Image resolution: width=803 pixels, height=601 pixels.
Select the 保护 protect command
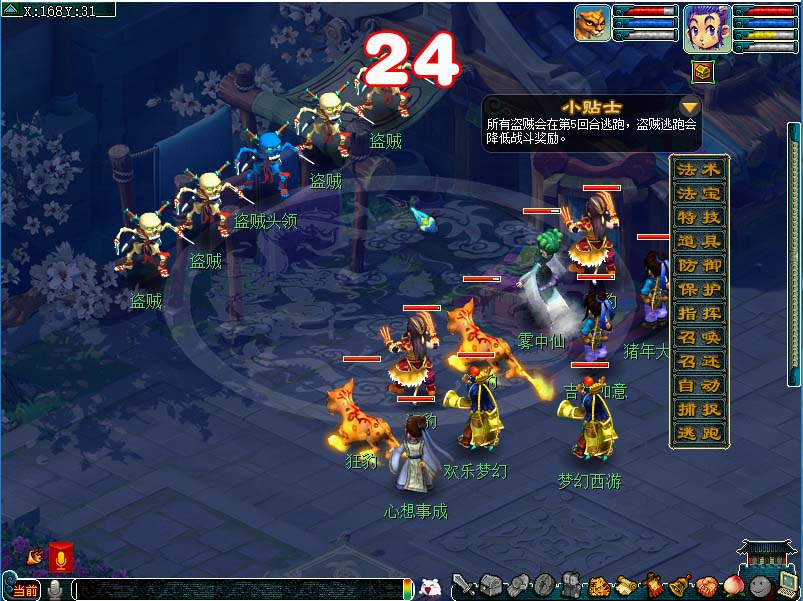tap(699, 289)
